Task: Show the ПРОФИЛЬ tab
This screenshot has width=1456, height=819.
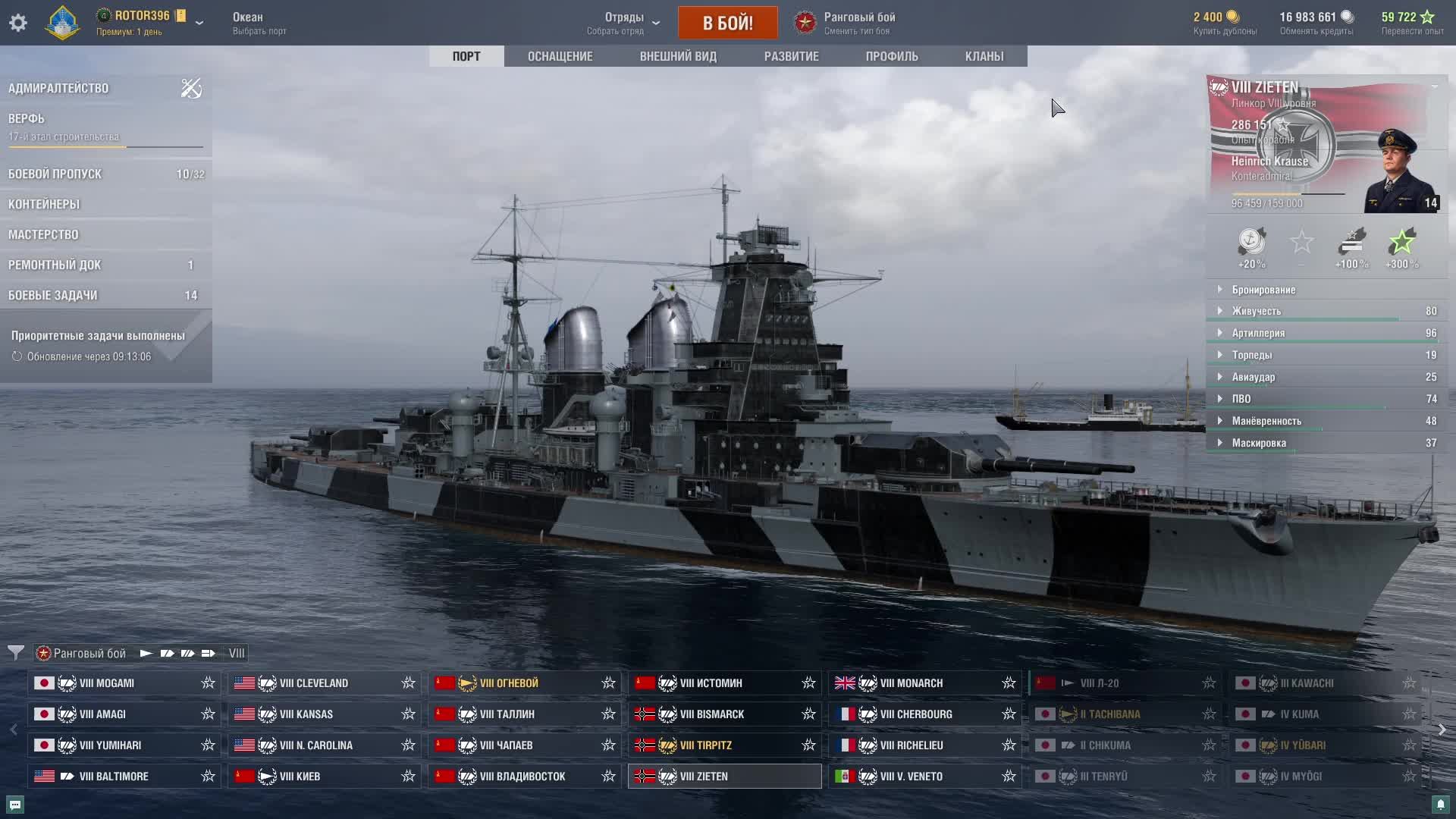Action: (892, 56)
